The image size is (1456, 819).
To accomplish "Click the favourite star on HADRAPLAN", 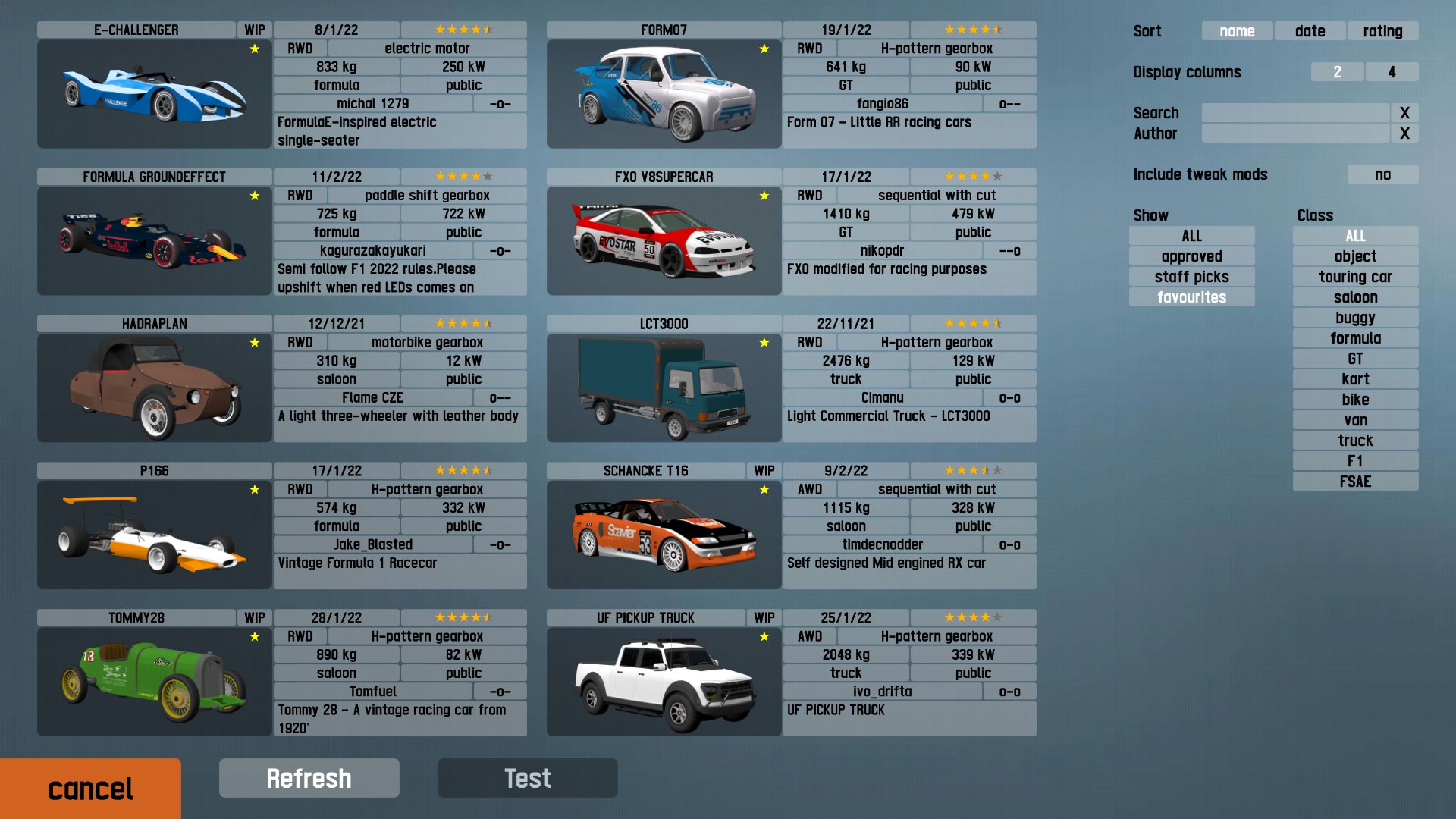I will coord(253,342).
